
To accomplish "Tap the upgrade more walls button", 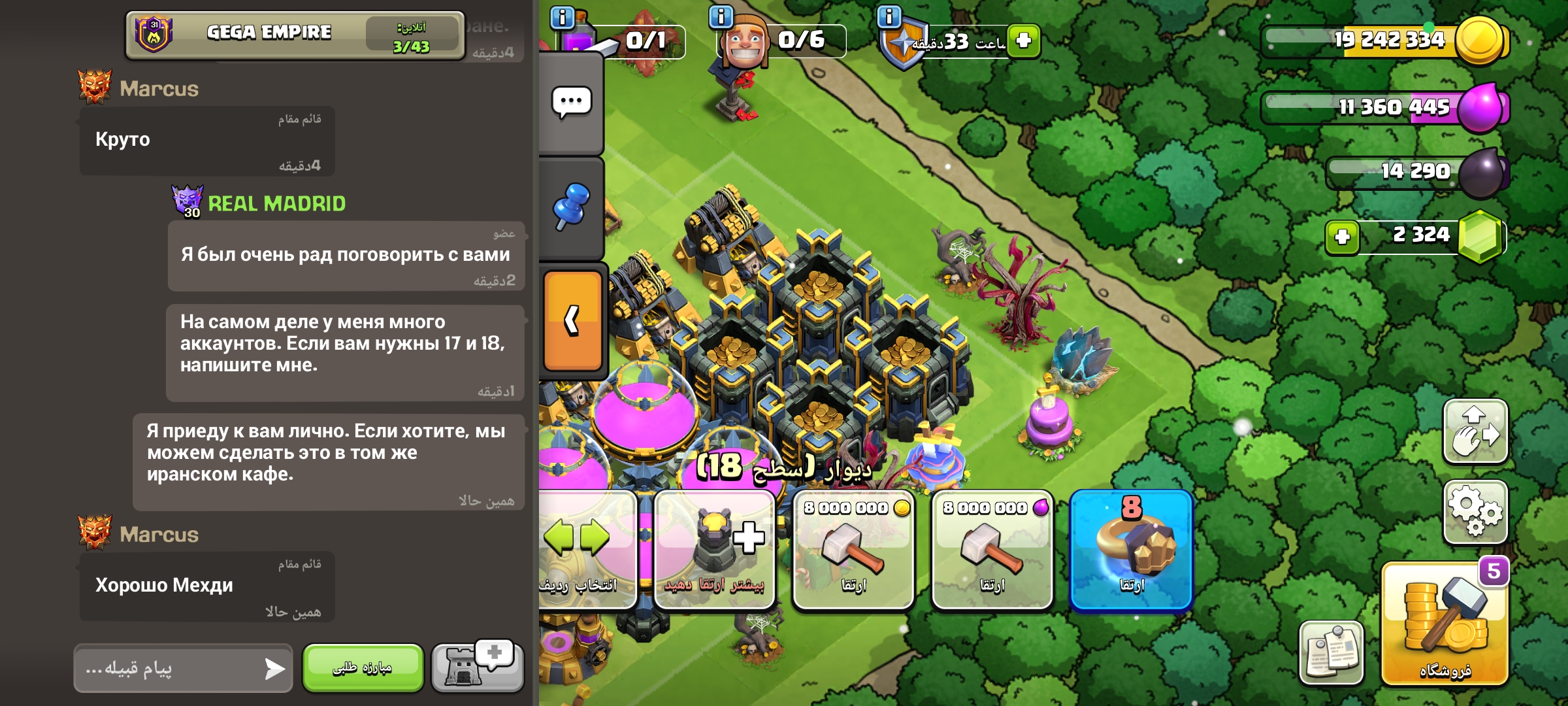I will (x=714, y=550).
